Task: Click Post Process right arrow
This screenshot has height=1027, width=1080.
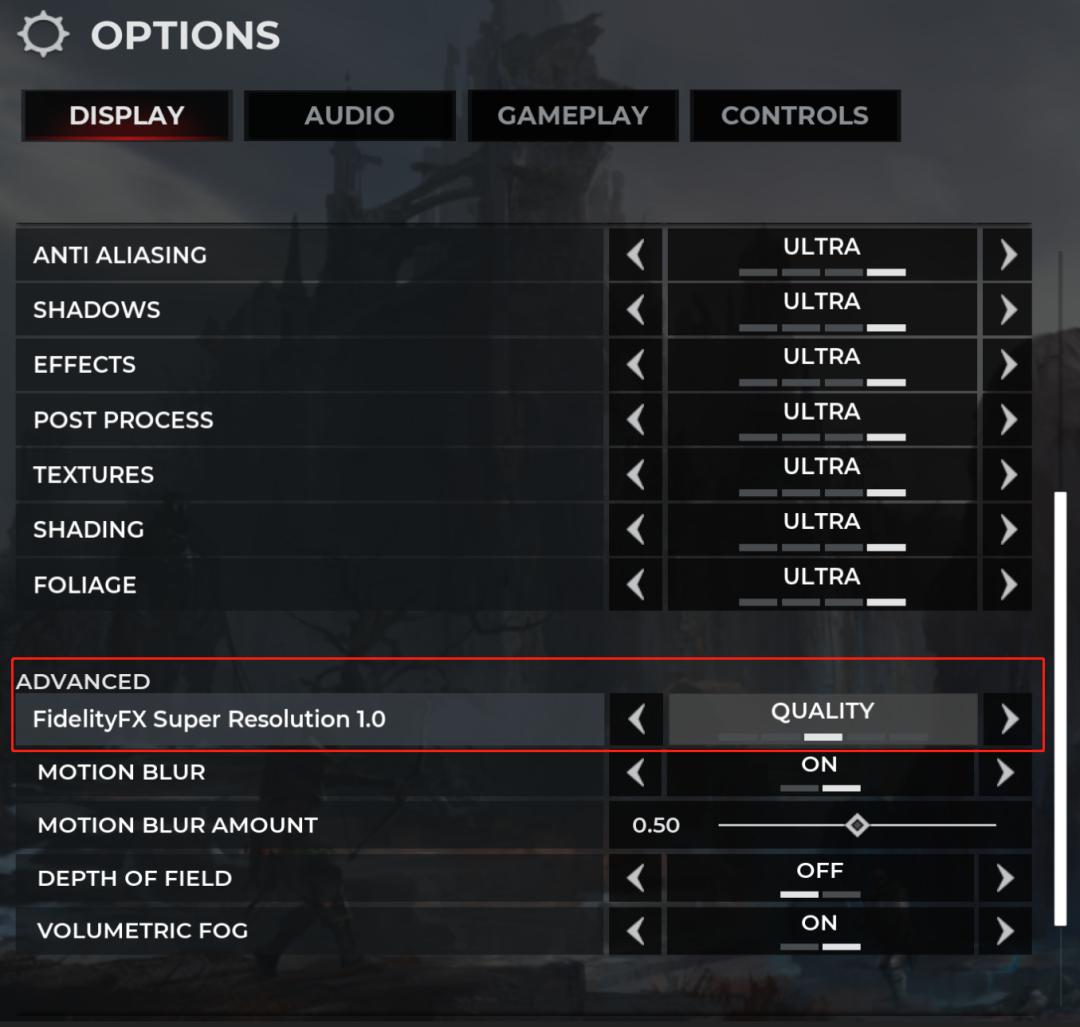Action: [x=1007, y=420]
